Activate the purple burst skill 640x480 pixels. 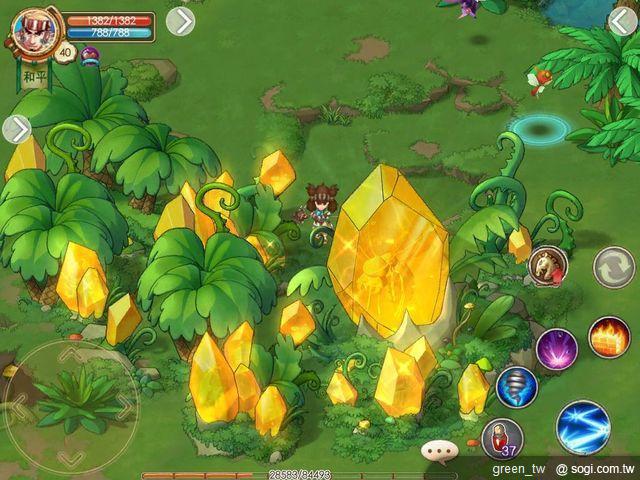pos(556,349)
